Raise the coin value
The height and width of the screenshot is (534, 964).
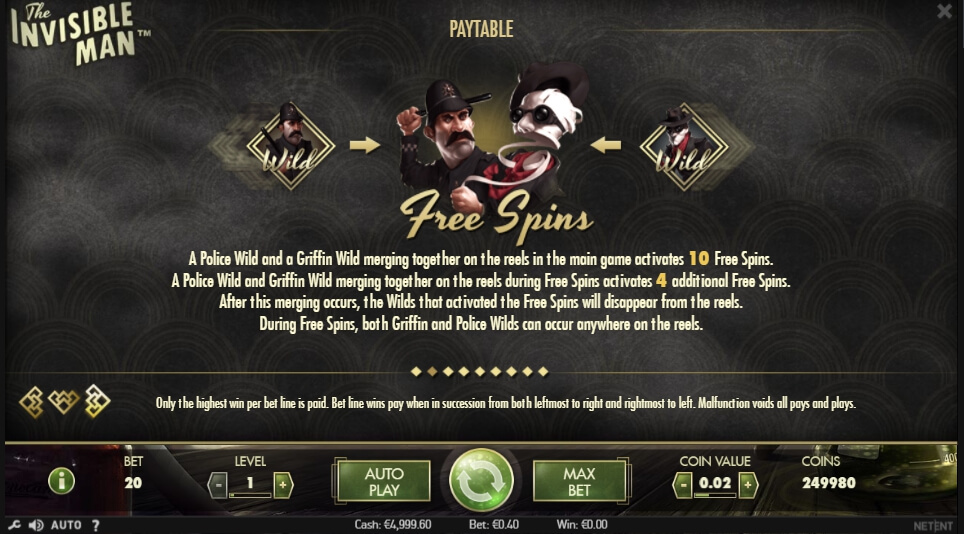tap(747, 485)
